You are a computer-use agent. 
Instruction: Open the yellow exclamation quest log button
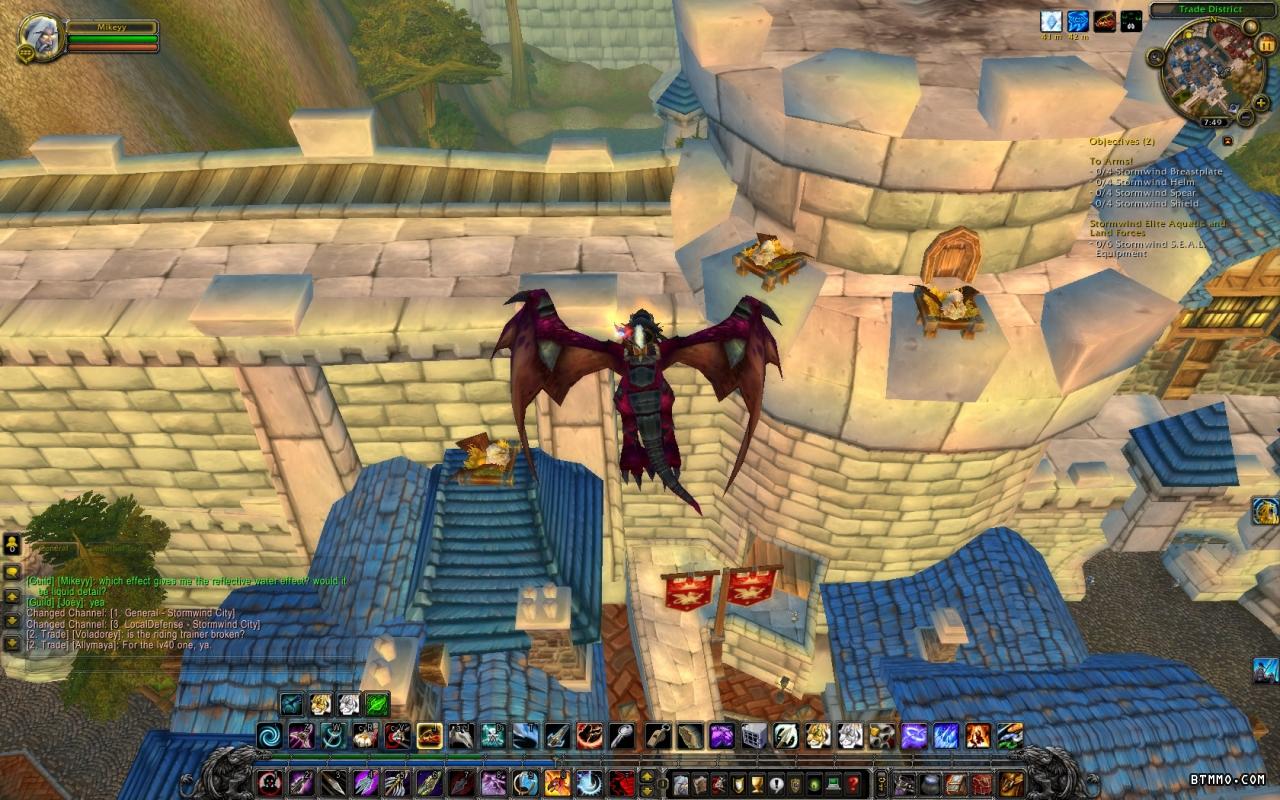coord(776,783)
